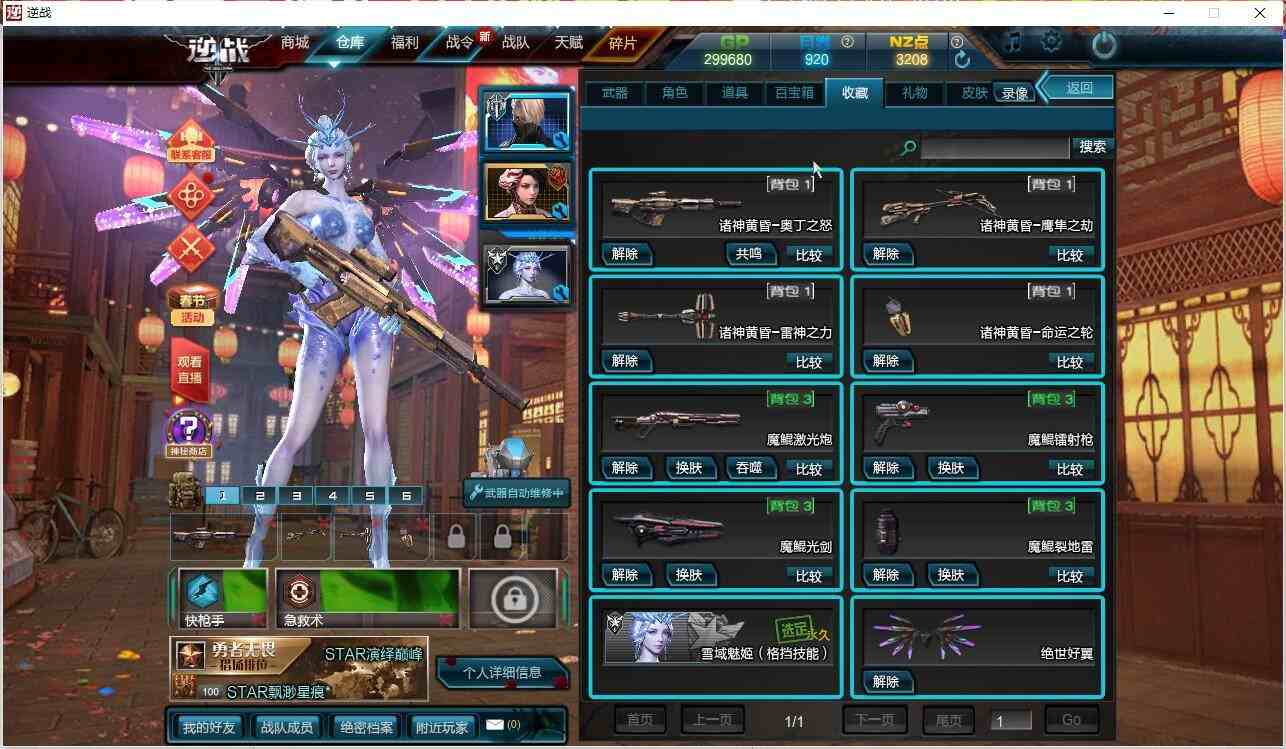Click the page number input field near Go
Image resolution: width=1286 pixels, height=749 pixels.
click(x=1010, y=719)
